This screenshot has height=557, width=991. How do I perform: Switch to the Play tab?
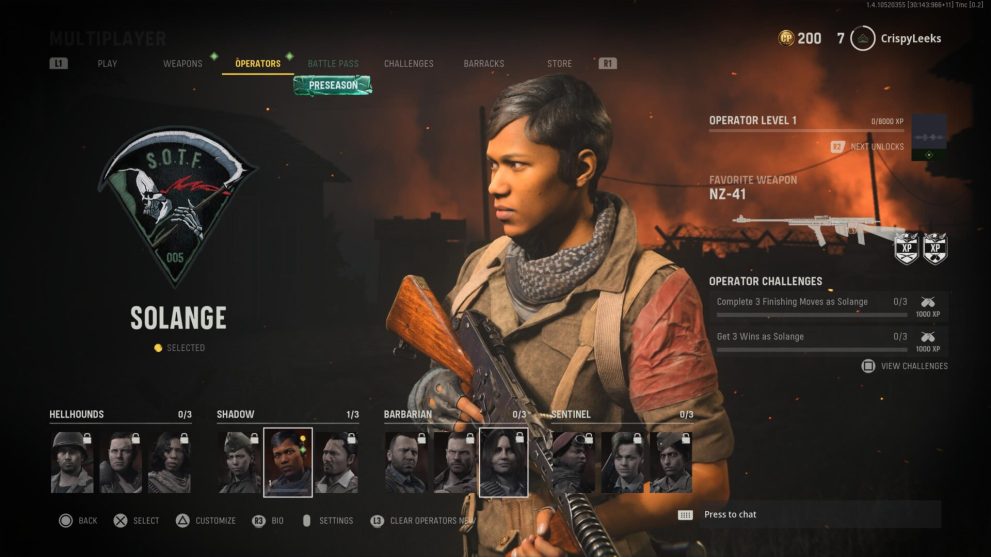(x=107, y=64)
